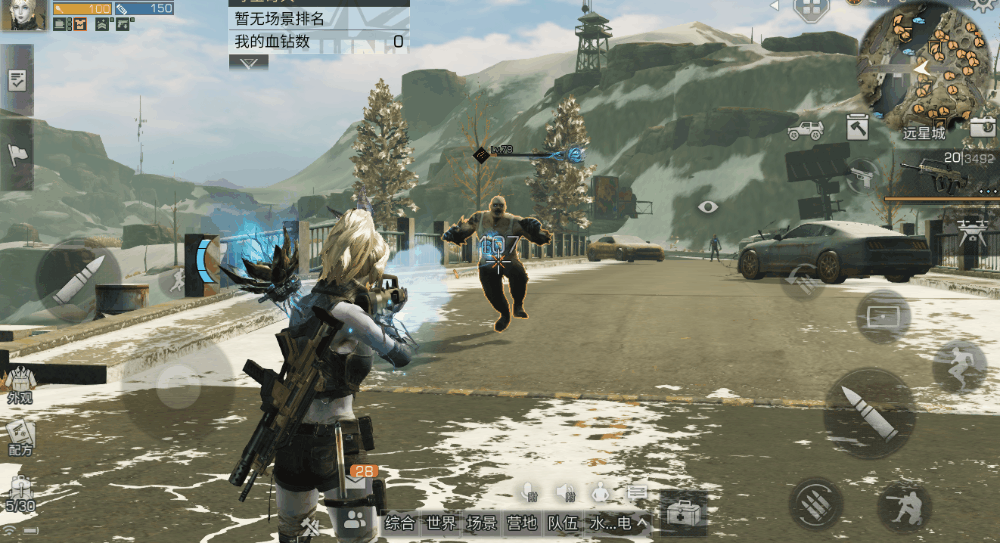Tap the crouch stance button
This screenshot has height=543, width=1000.
click(x=904, y=506)
